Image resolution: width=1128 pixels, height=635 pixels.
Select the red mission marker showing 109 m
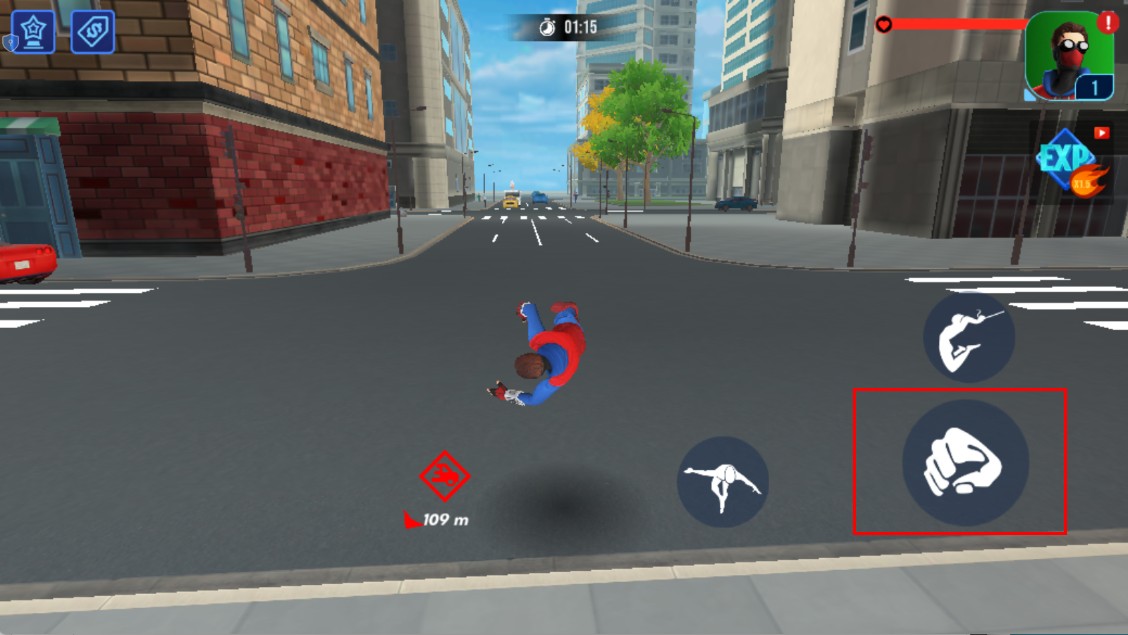tap(445, 477)
